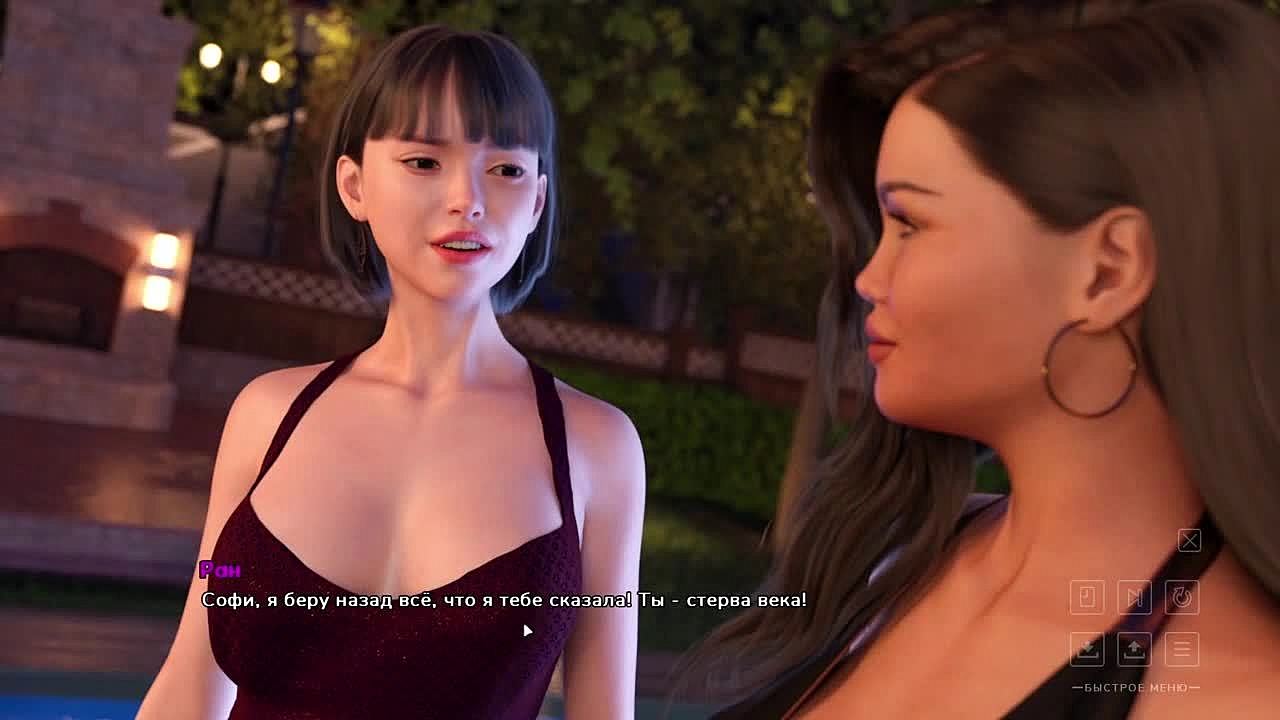Click the circular arrow auto-play icon
This screenshot has width=1280, height=720.
1182,597
